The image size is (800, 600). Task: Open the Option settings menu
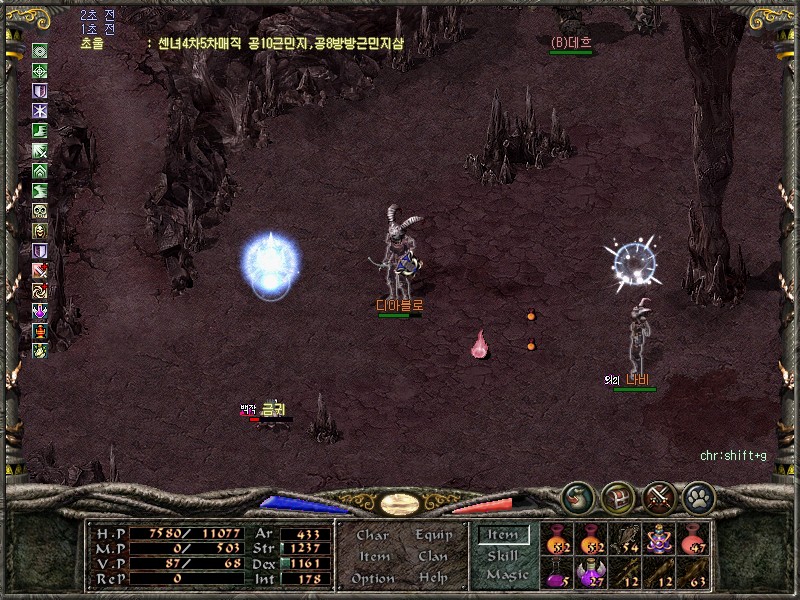(x=372, y=578)
